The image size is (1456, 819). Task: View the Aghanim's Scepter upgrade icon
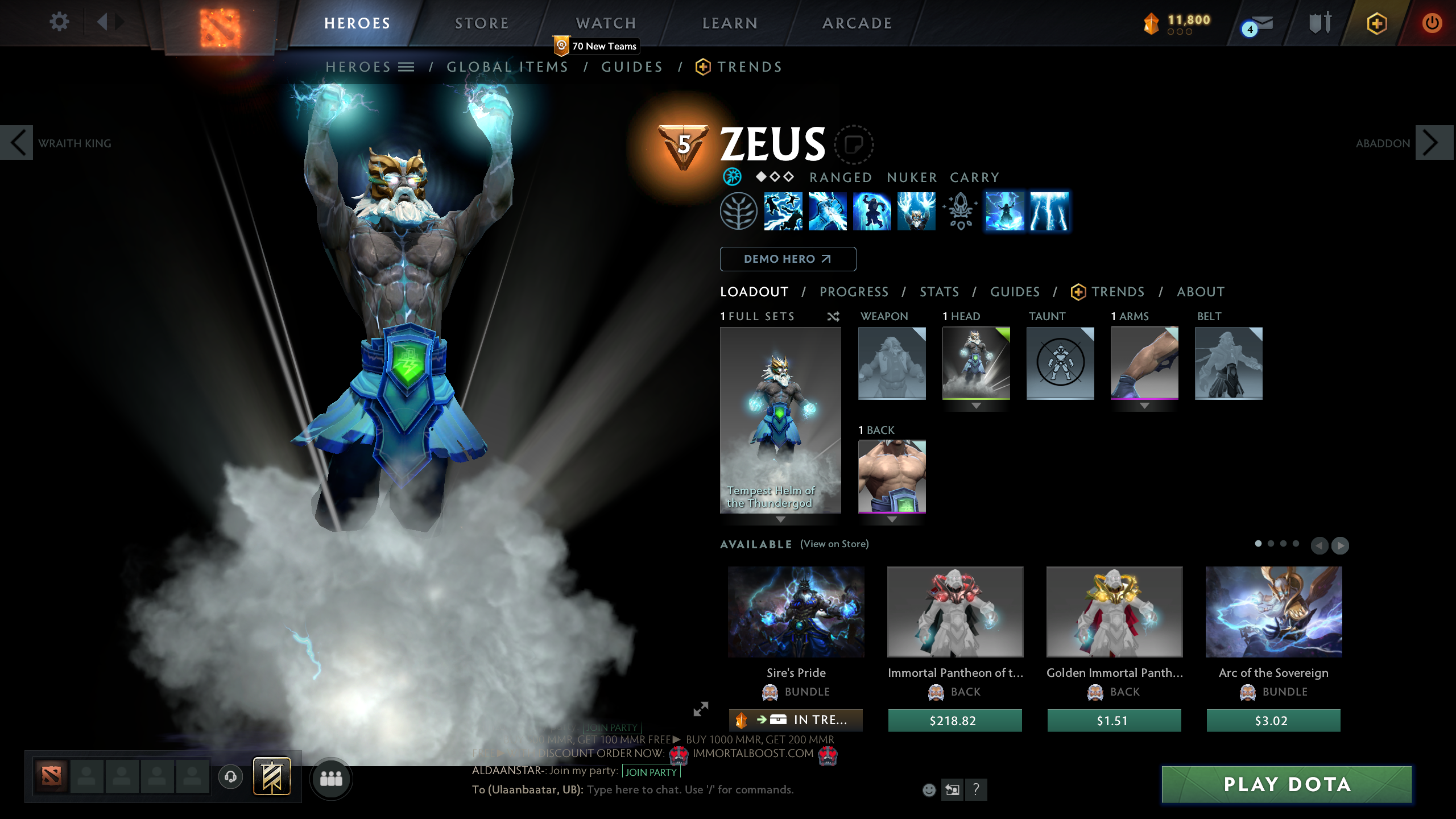[959, 211]
